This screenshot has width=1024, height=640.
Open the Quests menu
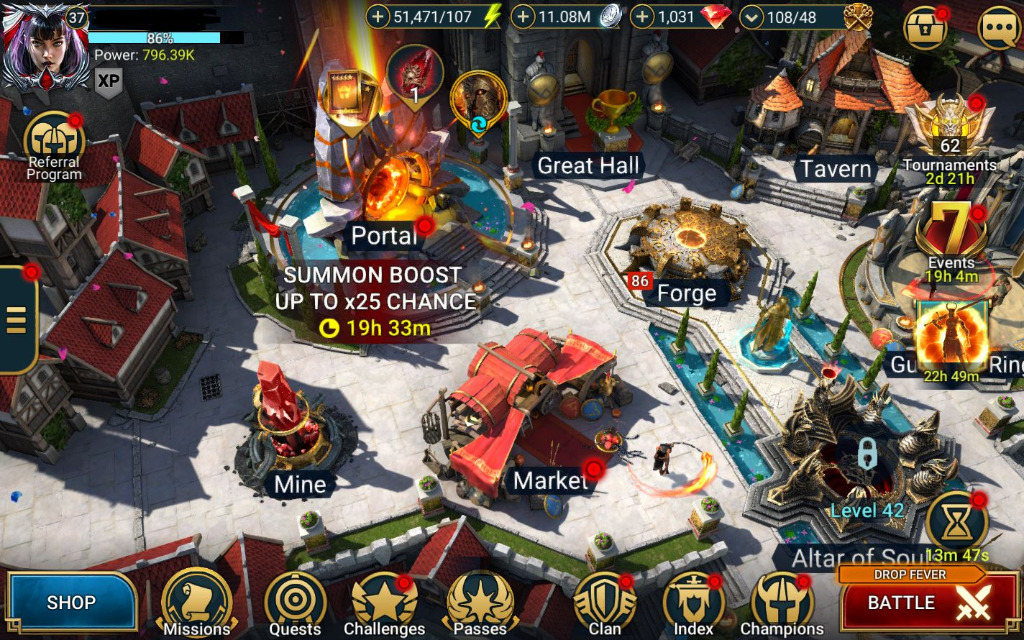tap(295, 602)
